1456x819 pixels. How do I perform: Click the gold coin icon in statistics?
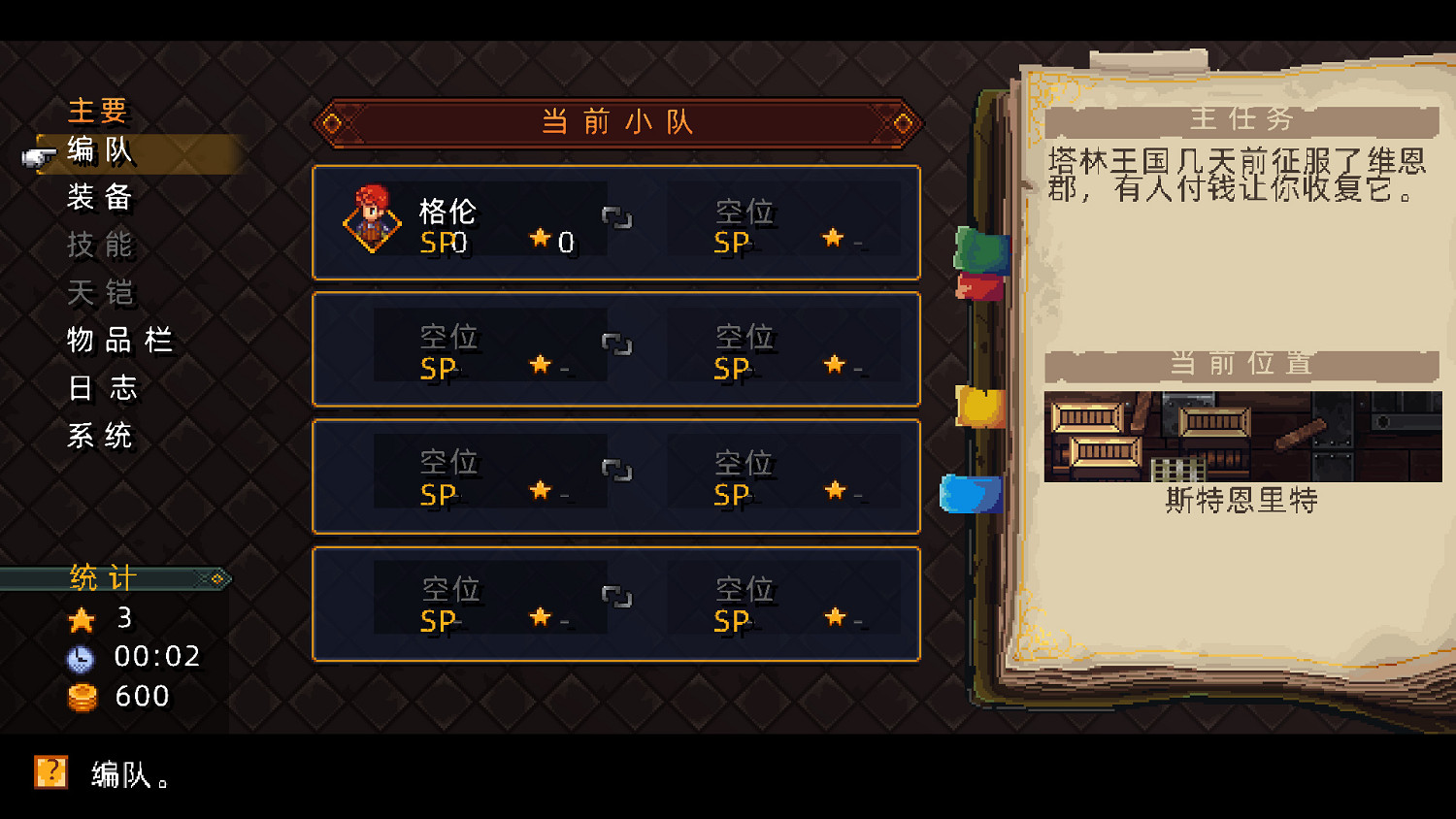tap(83, 697)
